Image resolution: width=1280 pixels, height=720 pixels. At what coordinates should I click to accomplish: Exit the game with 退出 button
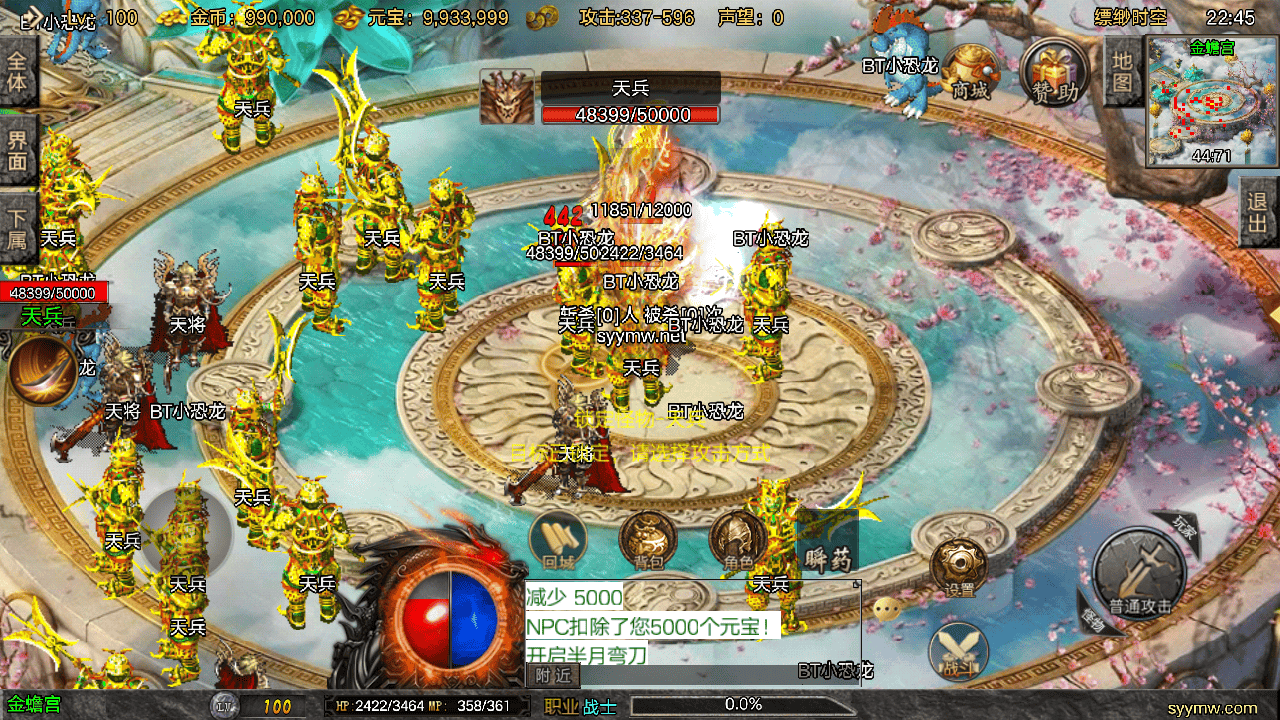1259,211
